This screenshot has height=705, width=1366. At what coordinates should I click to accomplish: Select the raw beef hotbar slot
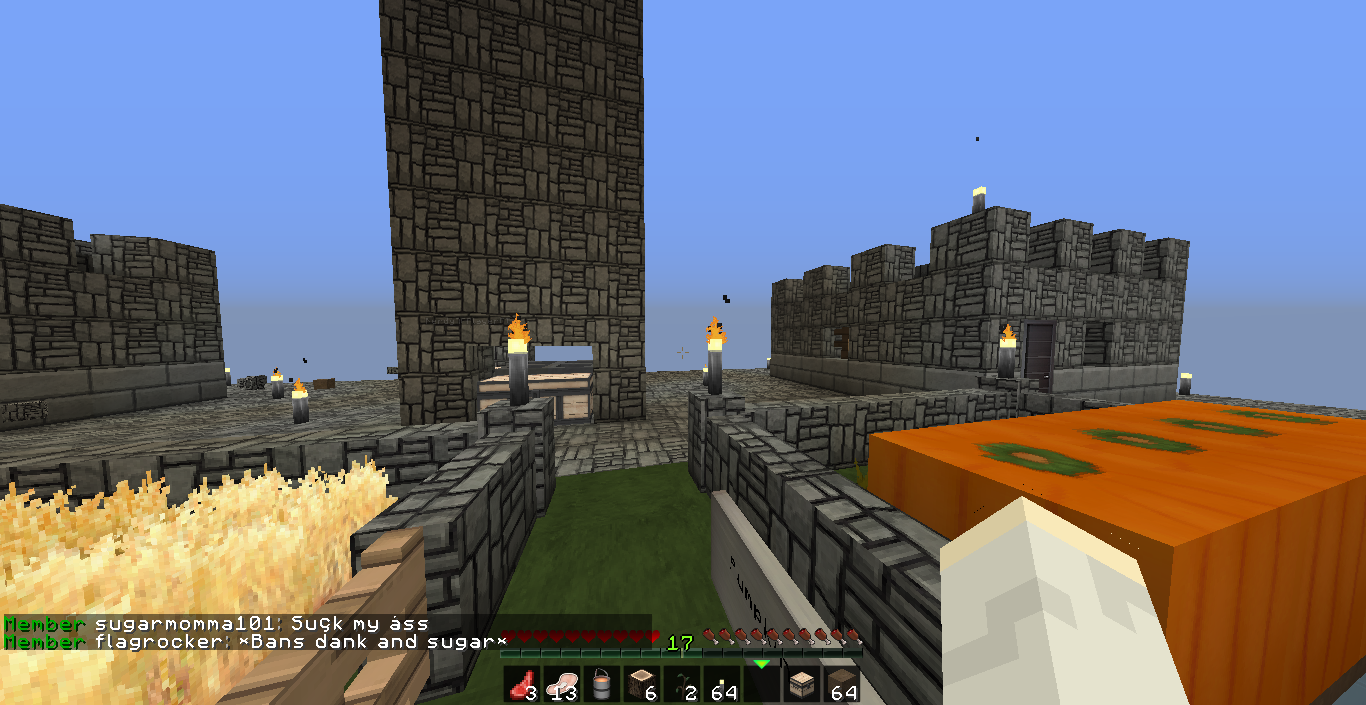pos(521,685)
